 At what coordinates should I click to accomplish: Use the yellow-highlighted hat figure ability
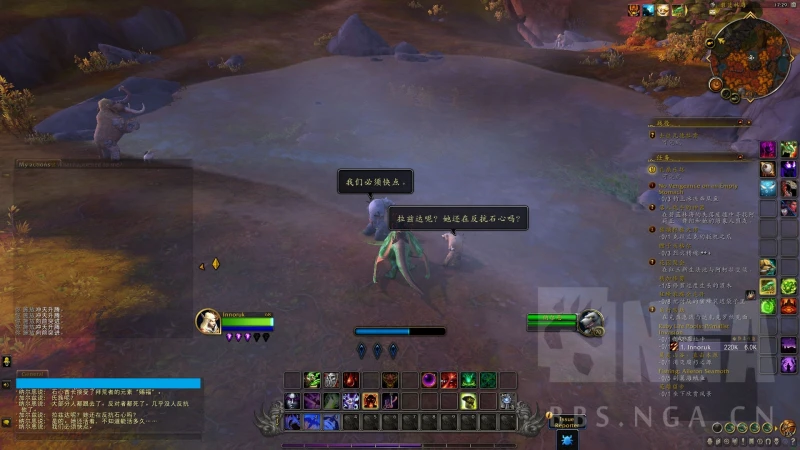point(467,401)
